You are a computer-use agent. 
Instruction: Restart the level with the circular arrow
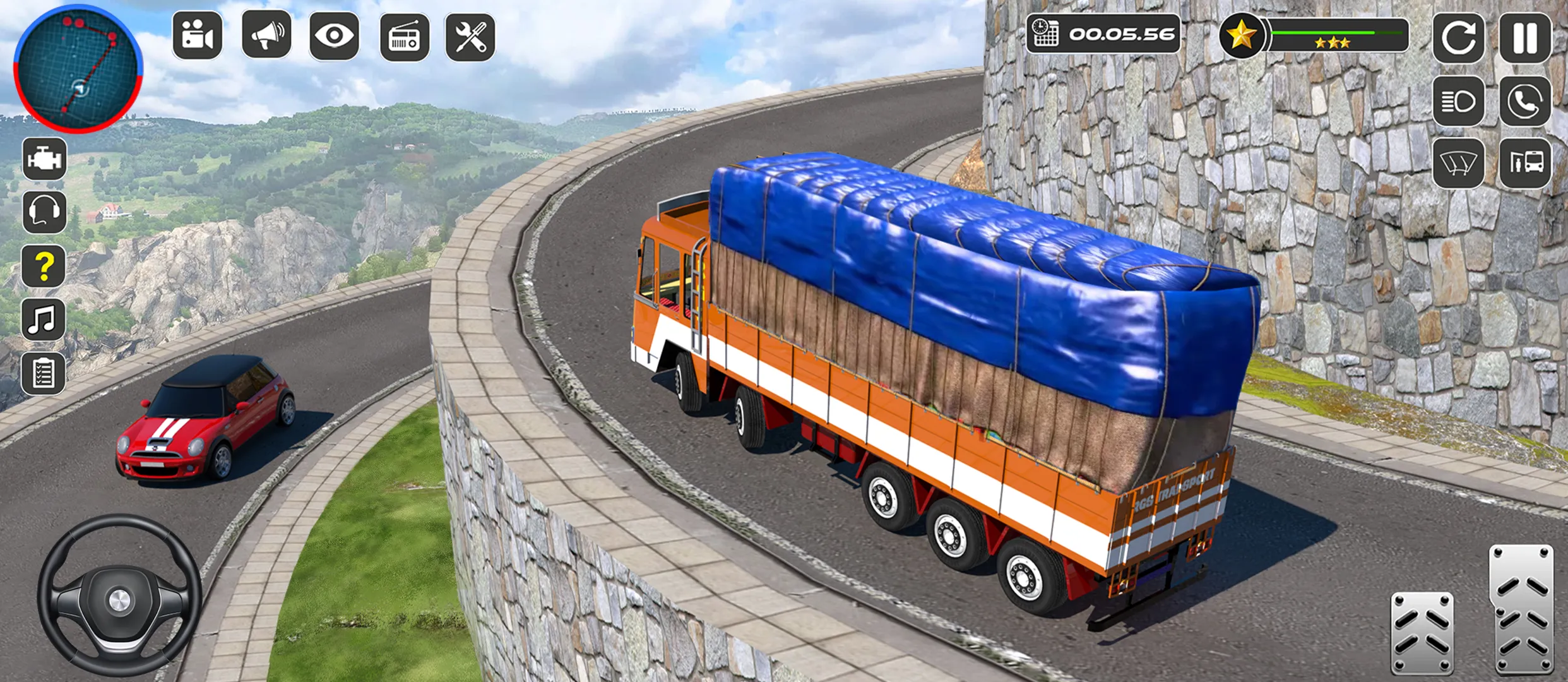[x=1458, y=38]
